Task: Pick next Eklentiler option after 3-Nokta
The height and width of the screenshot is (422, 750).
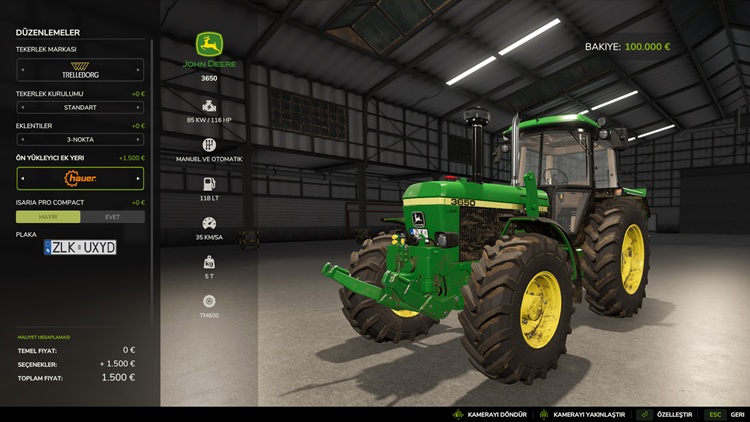Action: click(x=138, y=139)
